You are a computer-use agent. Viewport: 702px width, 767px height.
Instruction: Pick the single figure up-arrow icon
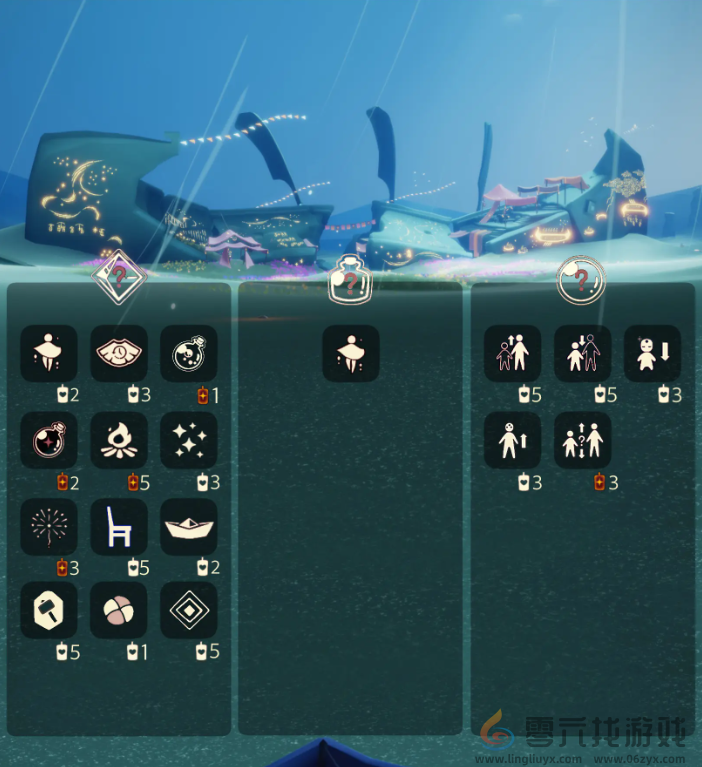tap(512, 440)
